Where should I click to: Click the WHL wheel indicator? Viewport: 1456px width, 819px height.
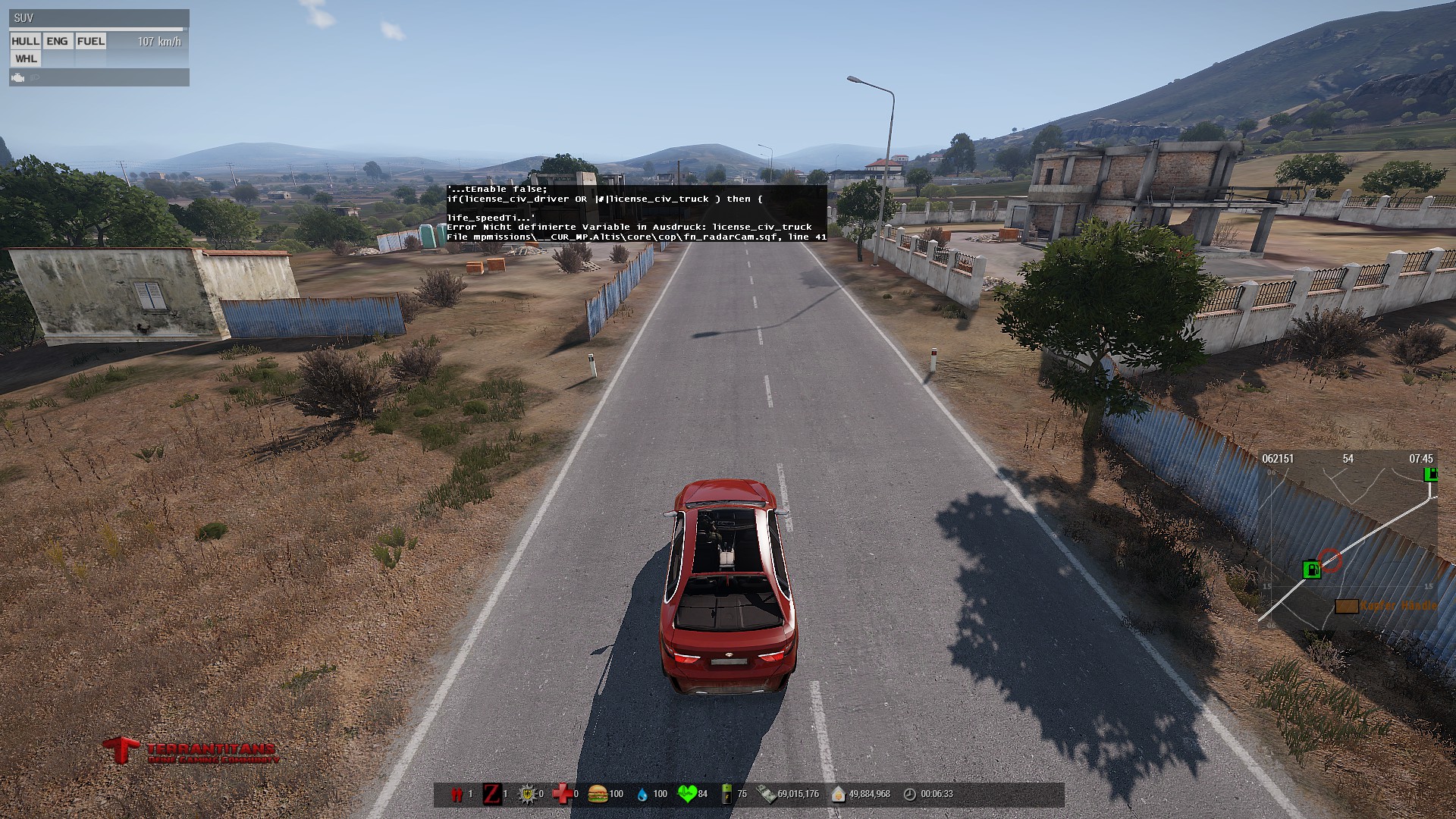[x=26, y=59]
